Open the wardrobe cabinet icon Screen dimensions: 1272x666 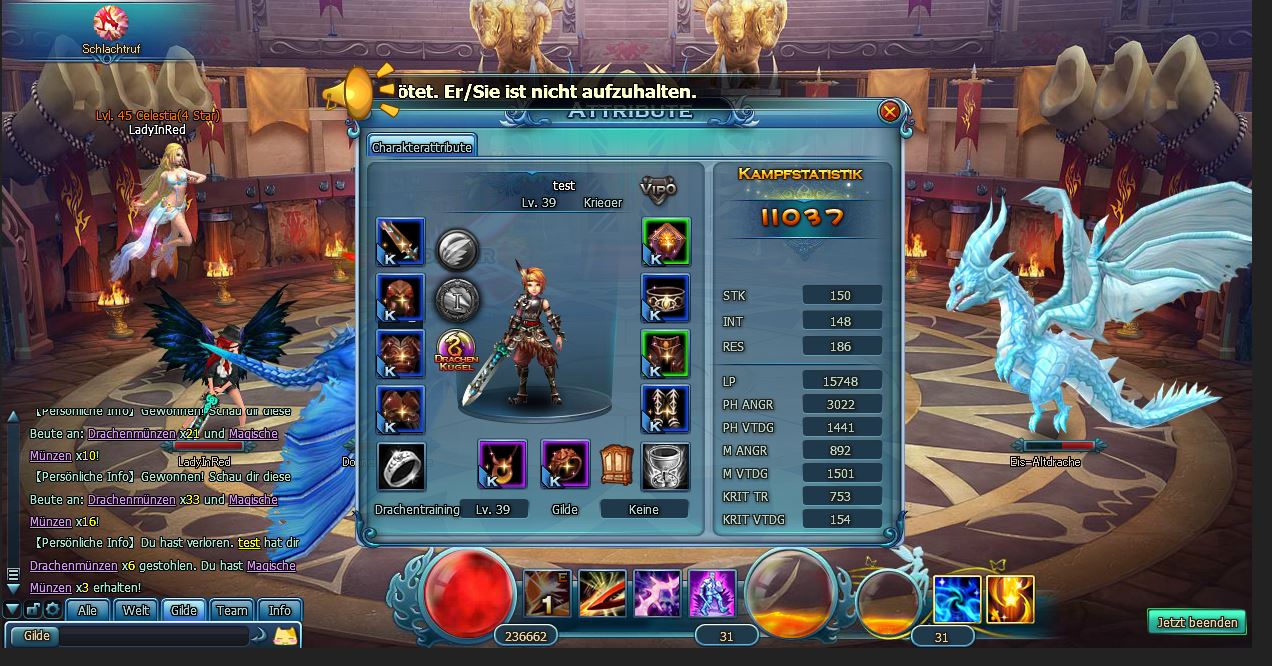point(616,465)
